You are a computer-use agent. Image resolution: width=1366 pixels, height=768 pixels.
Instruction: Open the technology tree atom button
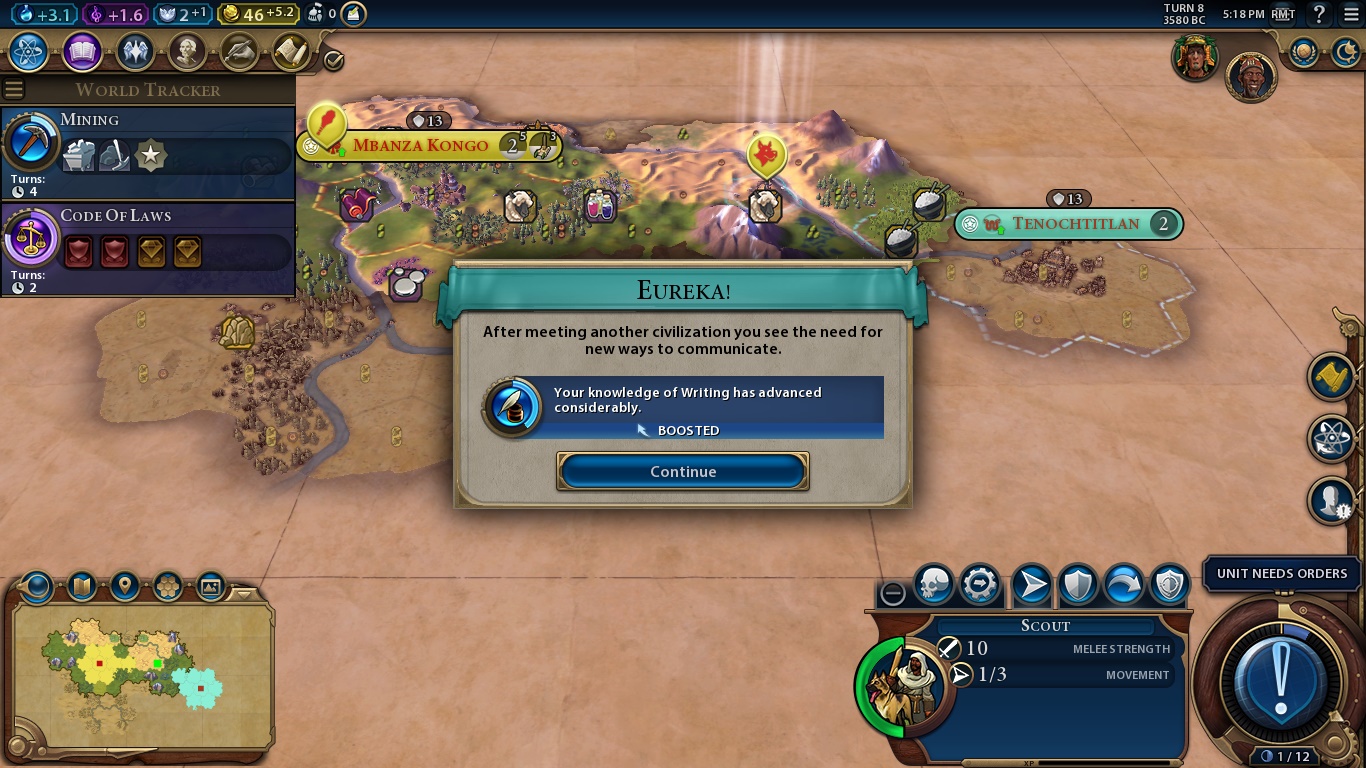[29, 51]
